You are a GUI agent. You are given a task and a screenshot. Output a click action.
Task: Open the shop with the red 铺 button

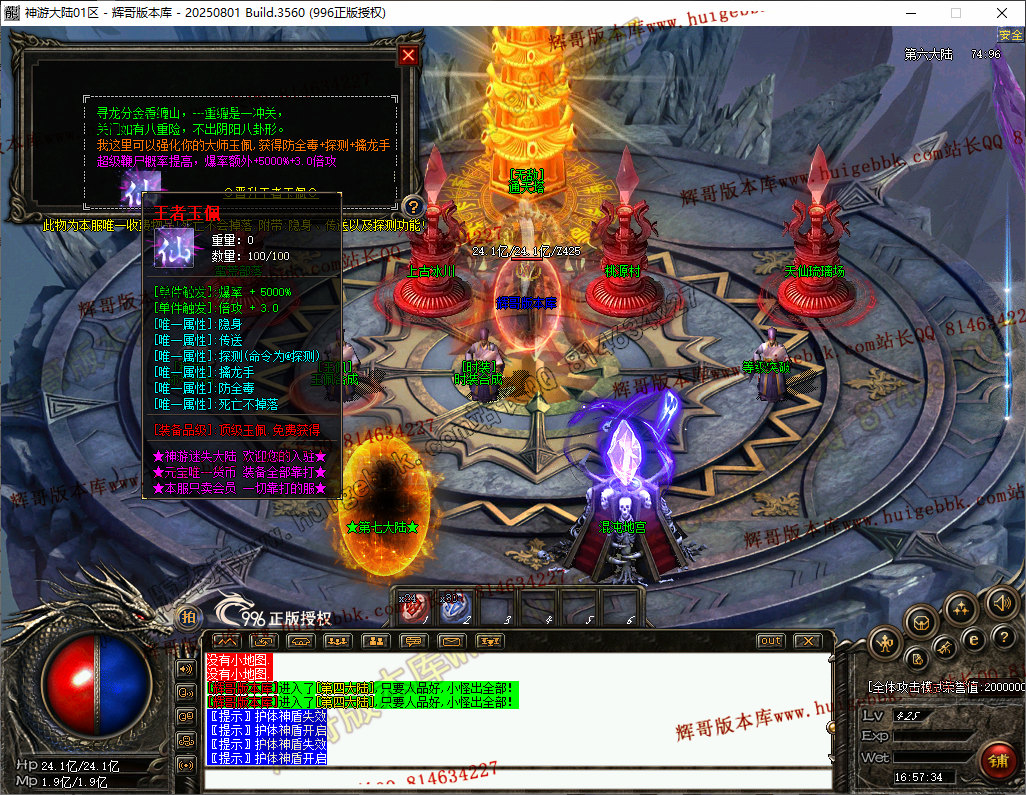click(x=997, y=759)
